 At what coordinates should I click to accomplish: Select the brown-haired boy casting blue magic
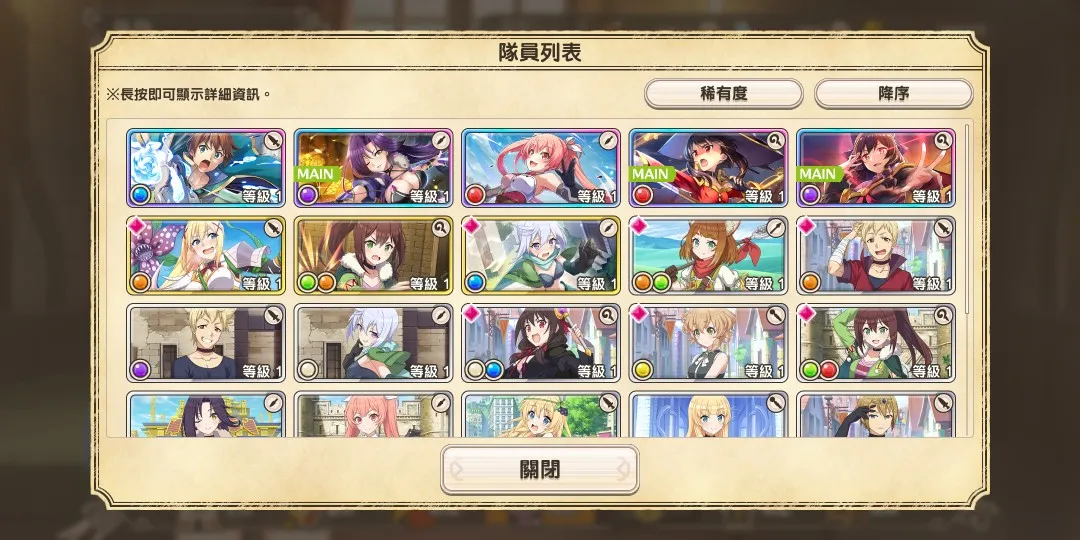tap(205, 167)
